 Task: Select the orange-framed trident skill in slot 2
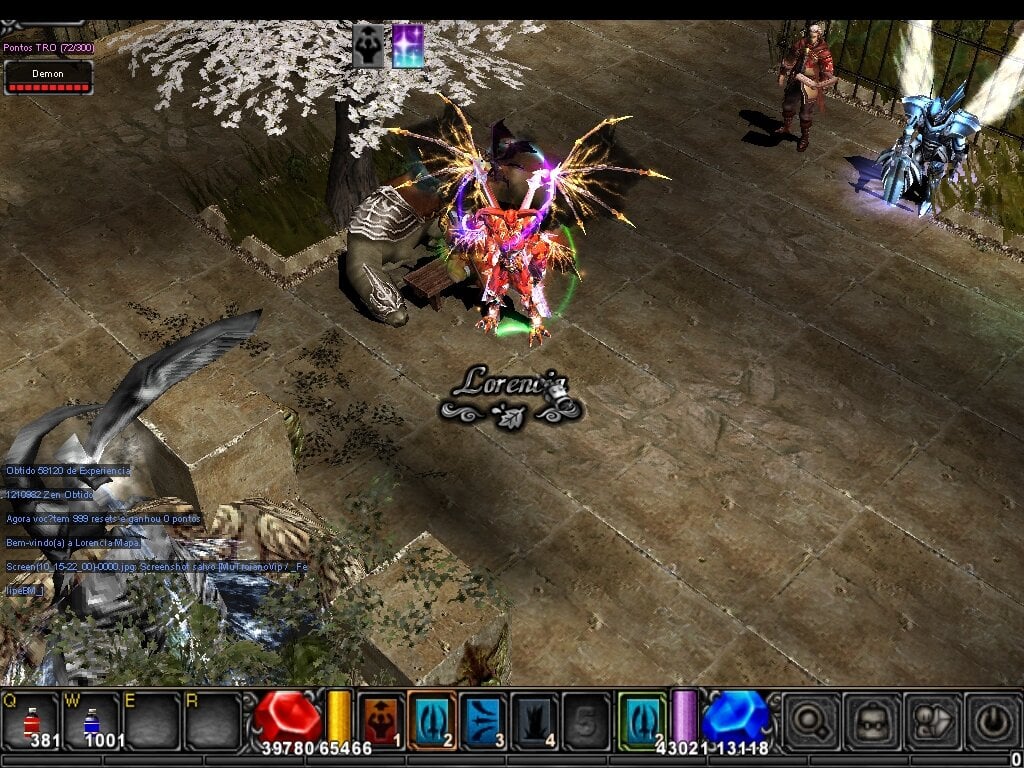tap(432, 719)
